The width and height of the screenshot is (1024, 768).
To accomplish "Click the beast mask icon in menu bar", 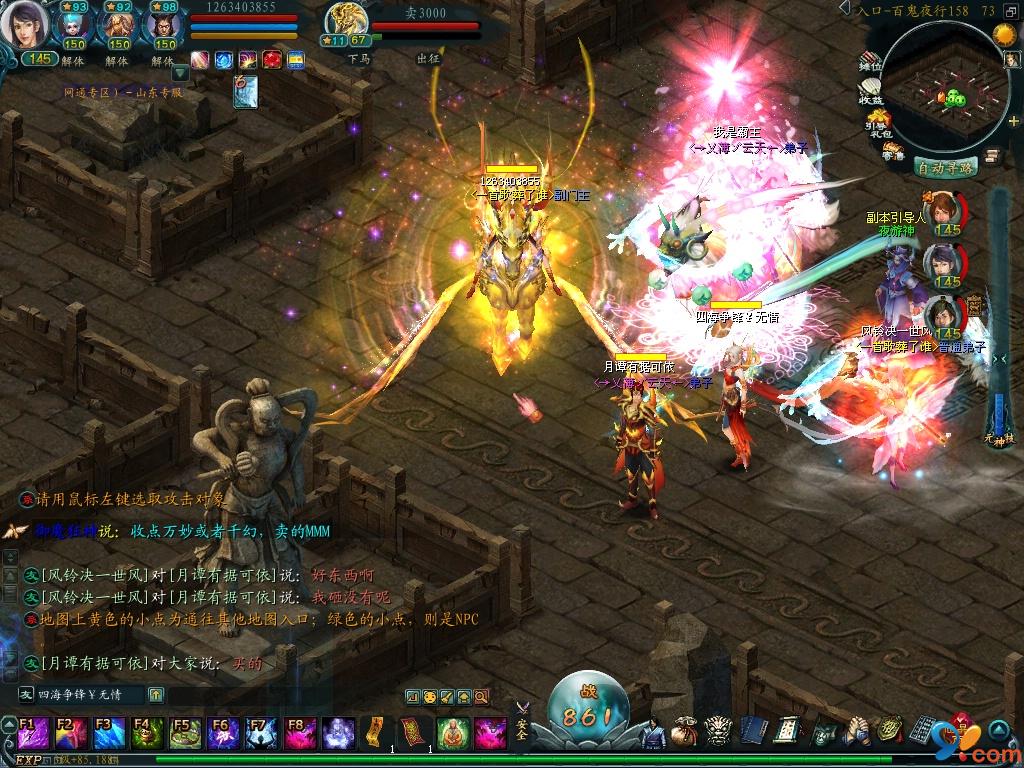I will pos(718,732).
